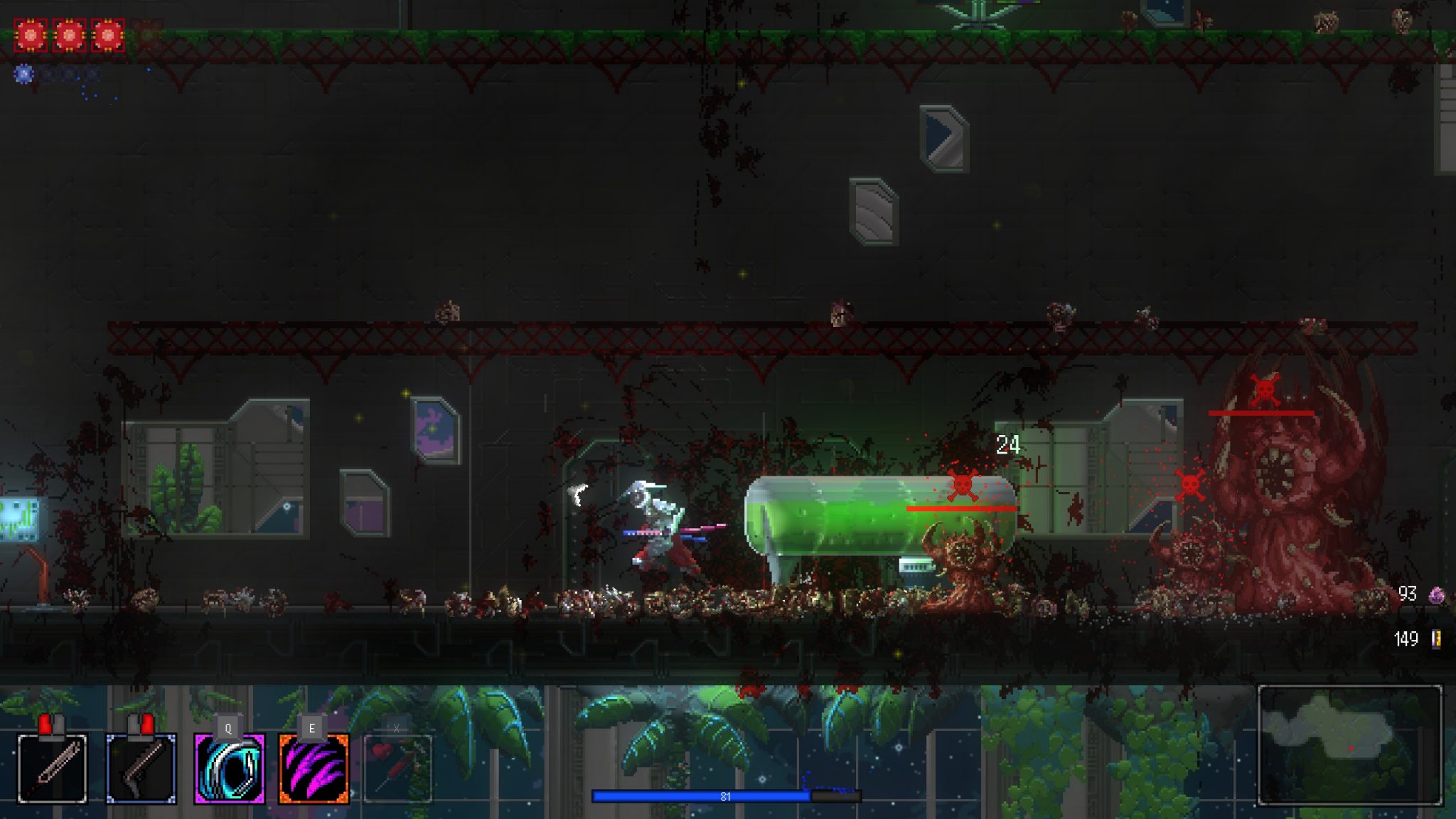Use the faded healing syringe slot
The height and width of the screenshot is (819, 1456).
point(397,769)
